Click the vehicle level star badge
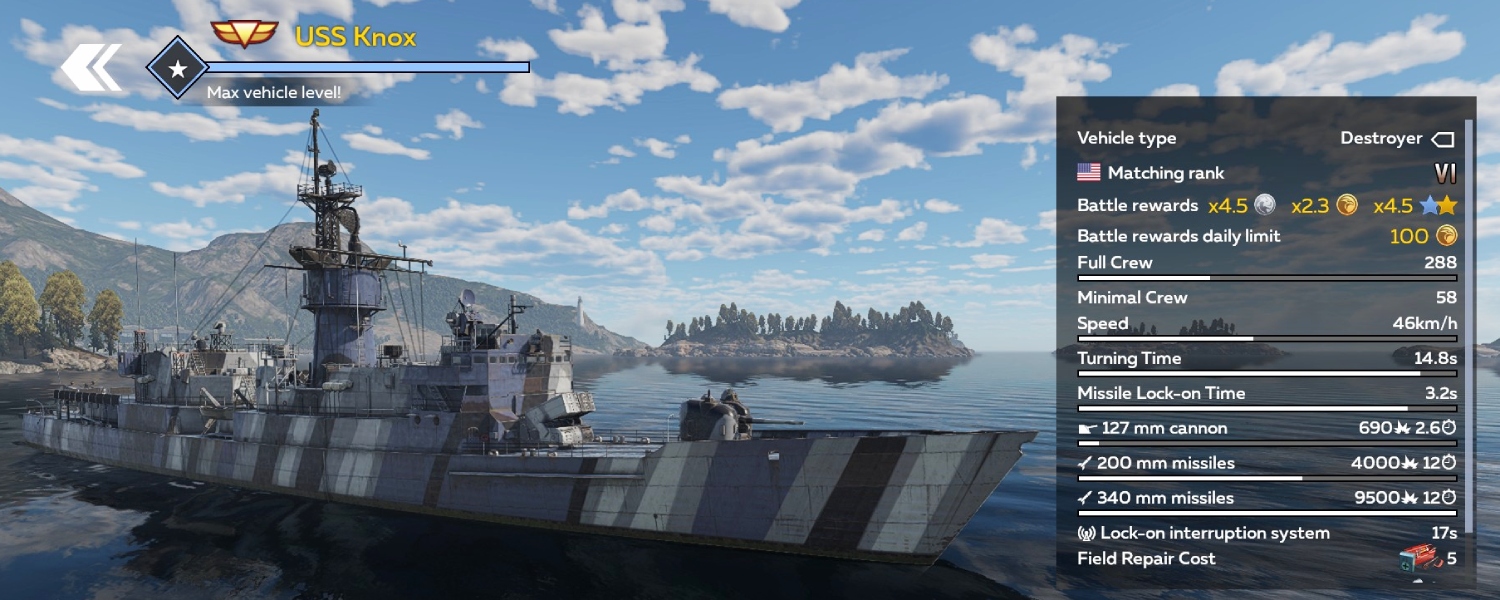Viewport: 1500px width, 600px height. click(177, 68)
